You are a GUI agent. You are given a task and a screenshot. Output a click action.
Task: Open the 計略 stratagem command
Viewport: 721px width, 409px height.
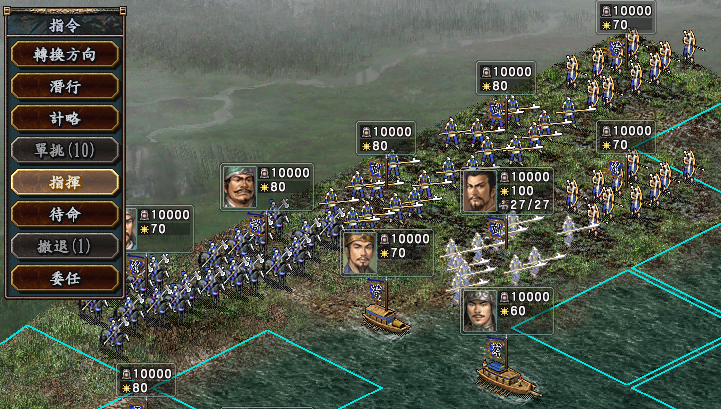[x=64, y=118]
